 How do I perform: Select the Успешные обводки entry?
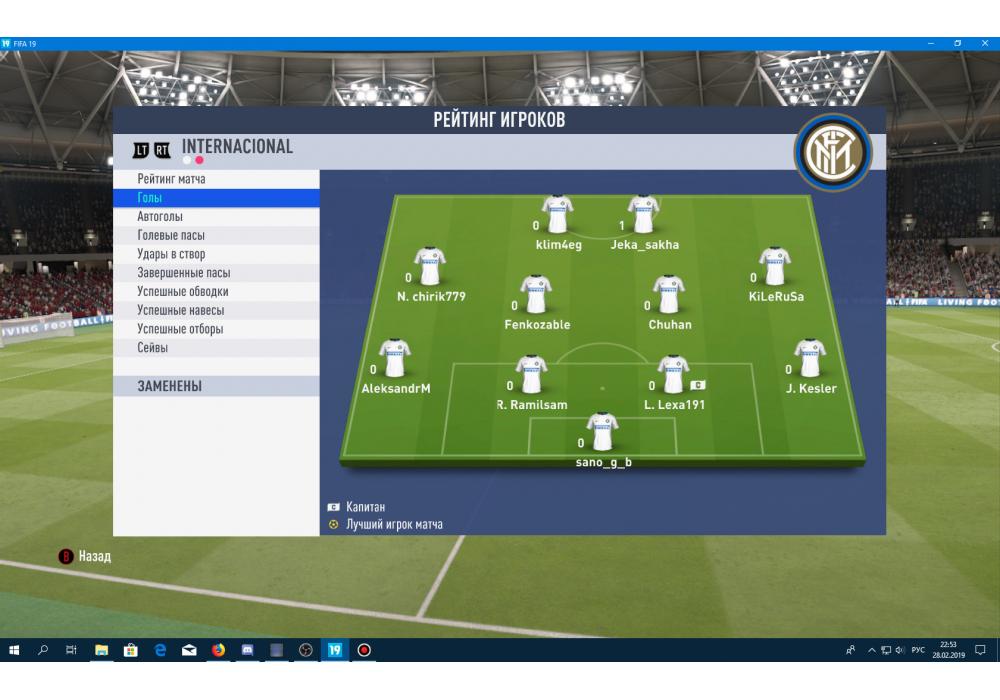[182, 292]
